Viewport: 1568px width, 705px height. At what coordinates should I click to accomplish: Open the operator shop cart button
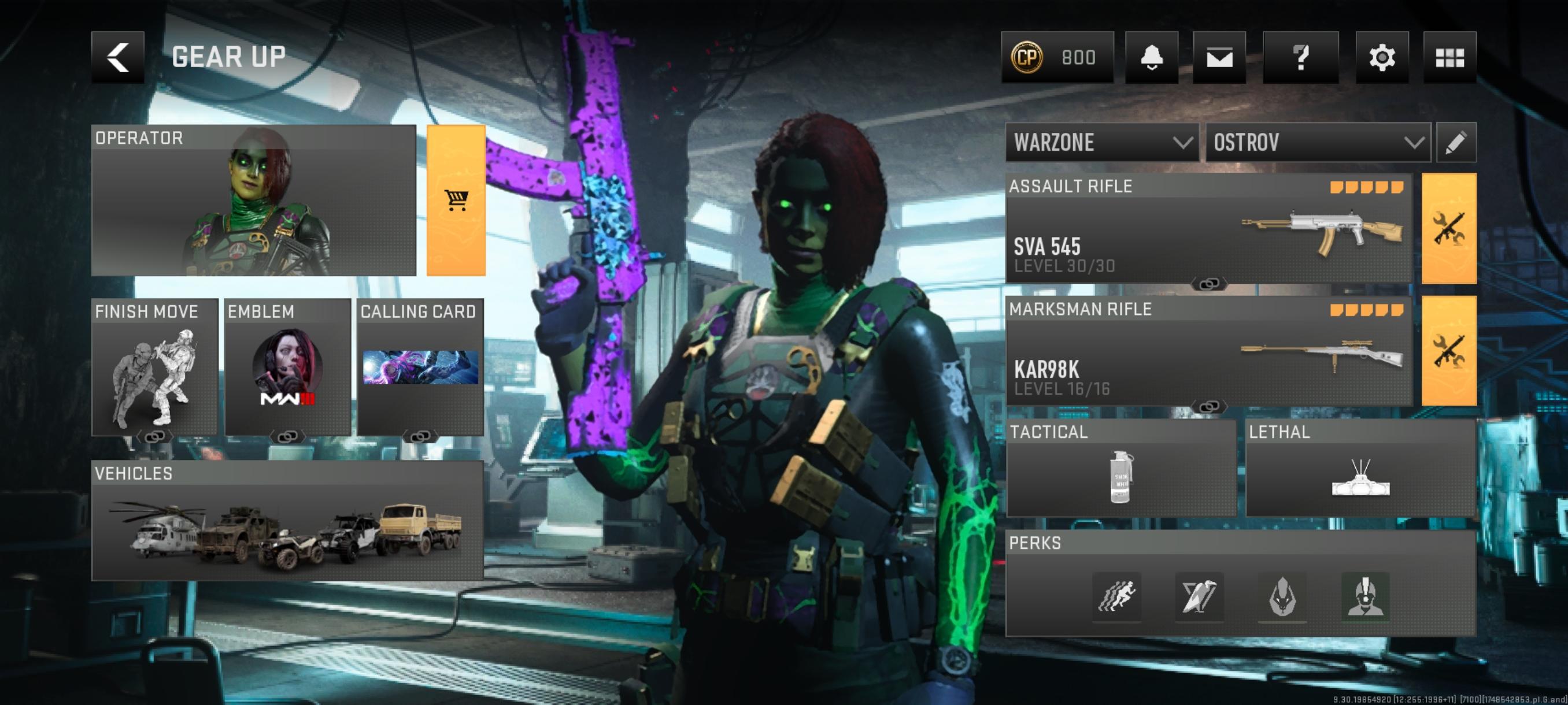click(456, 200)
